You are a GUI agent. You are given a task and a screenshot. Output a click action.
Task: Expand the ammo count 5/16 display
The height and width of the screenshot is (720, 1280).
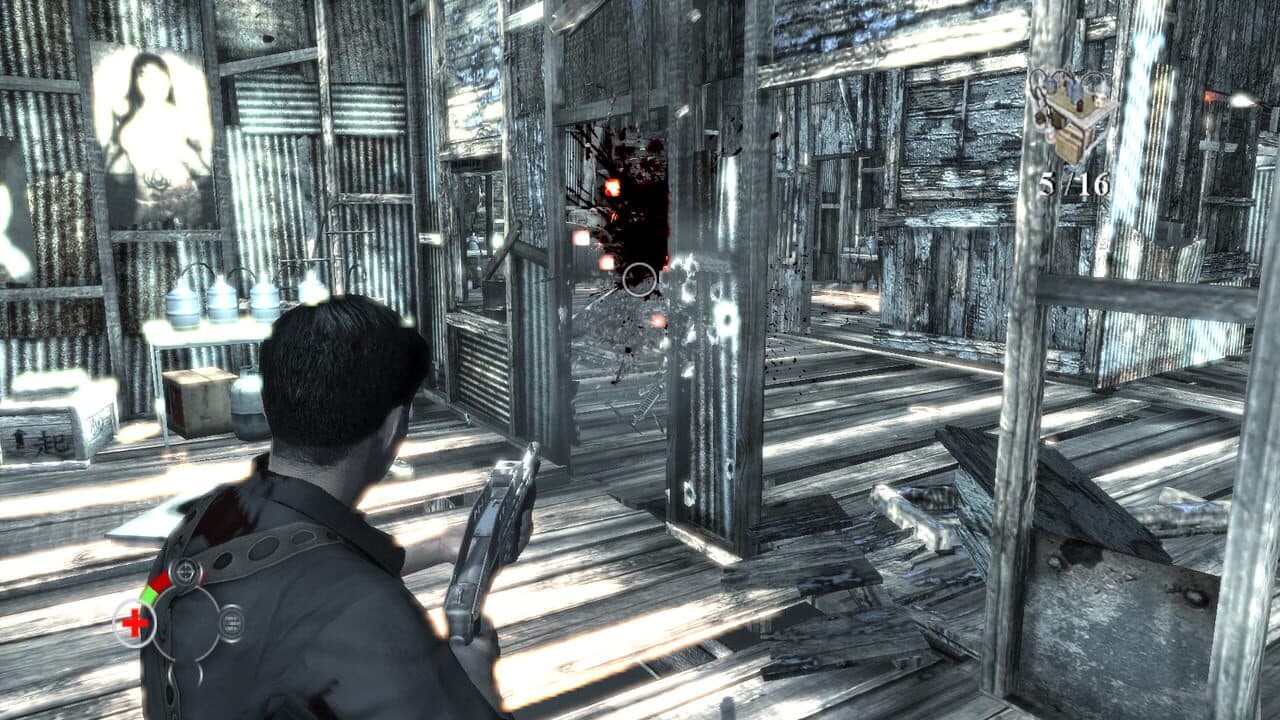tap(1073, 182)
